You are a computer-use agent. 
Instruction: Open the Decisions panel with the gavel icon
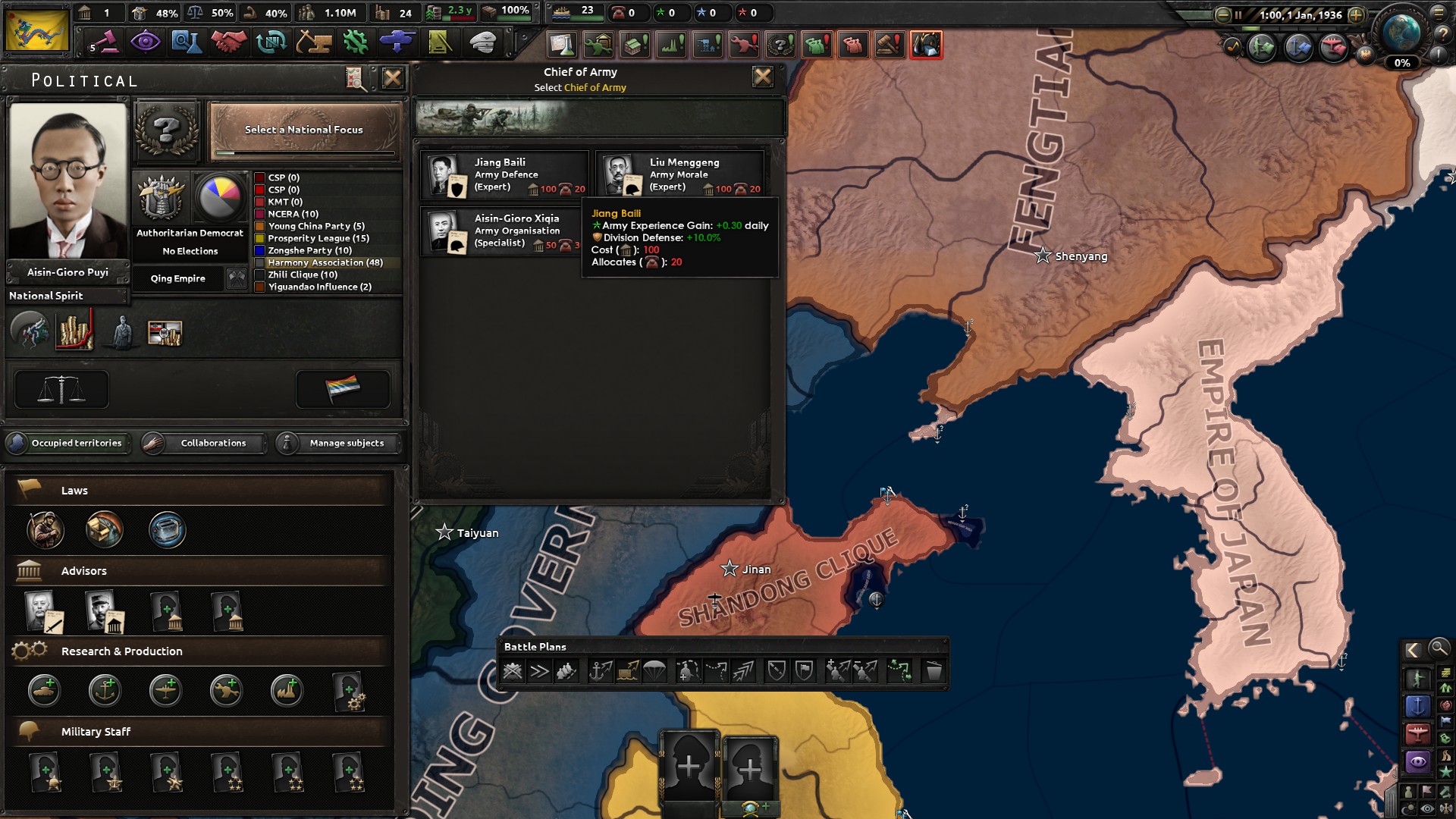105,43
